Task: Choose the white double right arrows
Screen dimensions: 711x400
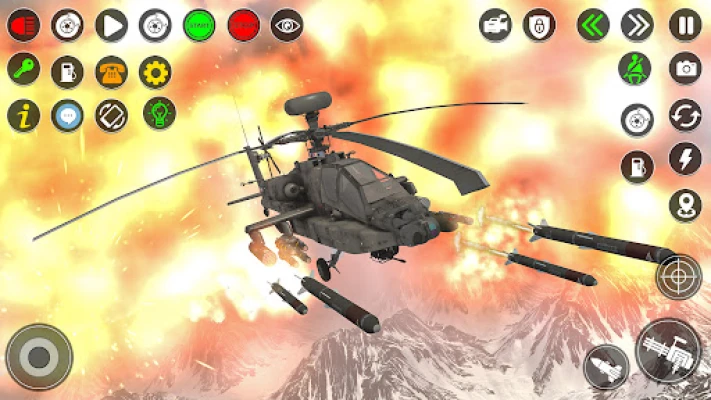Action: coord(637,25)
